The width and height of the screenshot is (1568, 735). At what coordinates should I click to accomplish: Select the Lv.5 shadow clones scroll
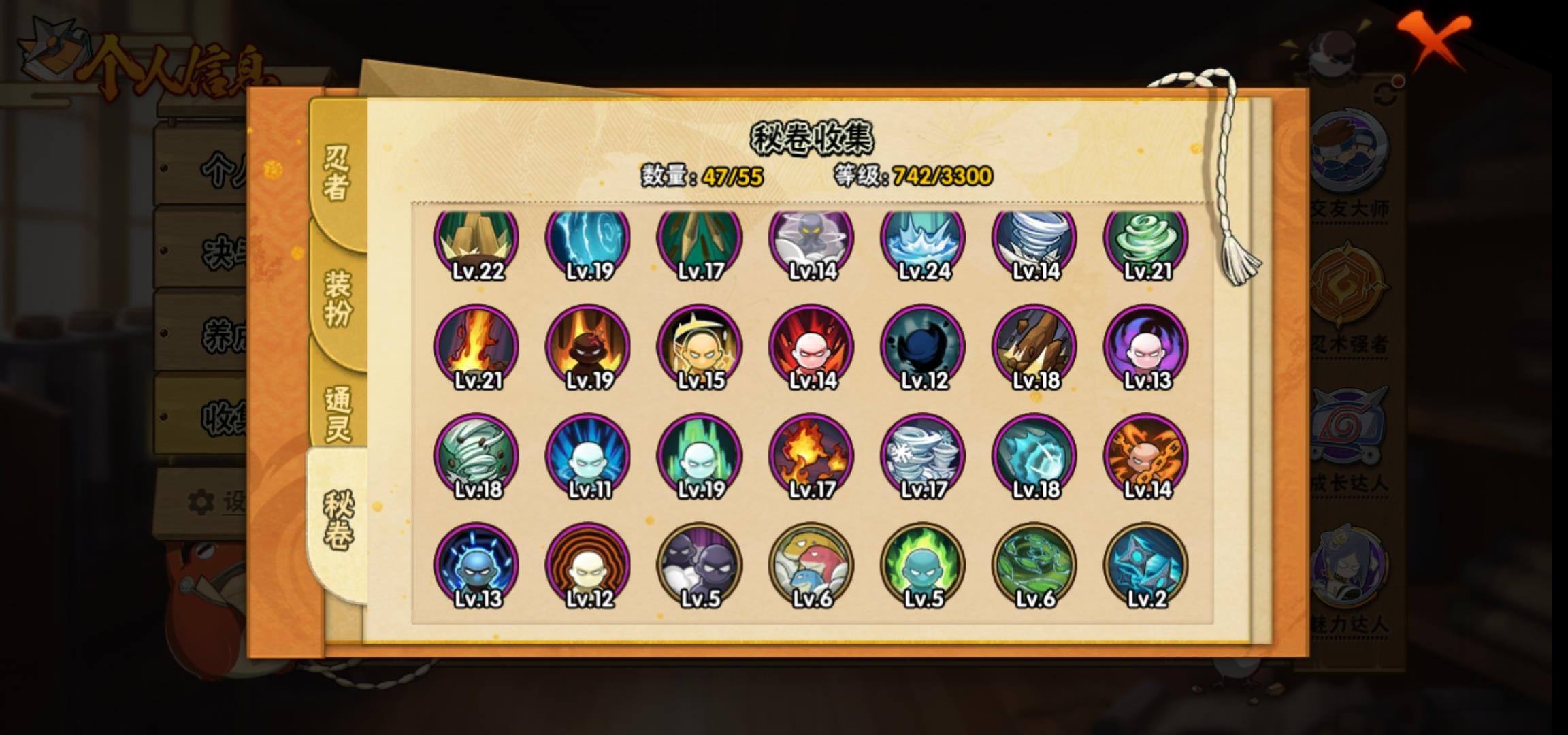[700, 565]
